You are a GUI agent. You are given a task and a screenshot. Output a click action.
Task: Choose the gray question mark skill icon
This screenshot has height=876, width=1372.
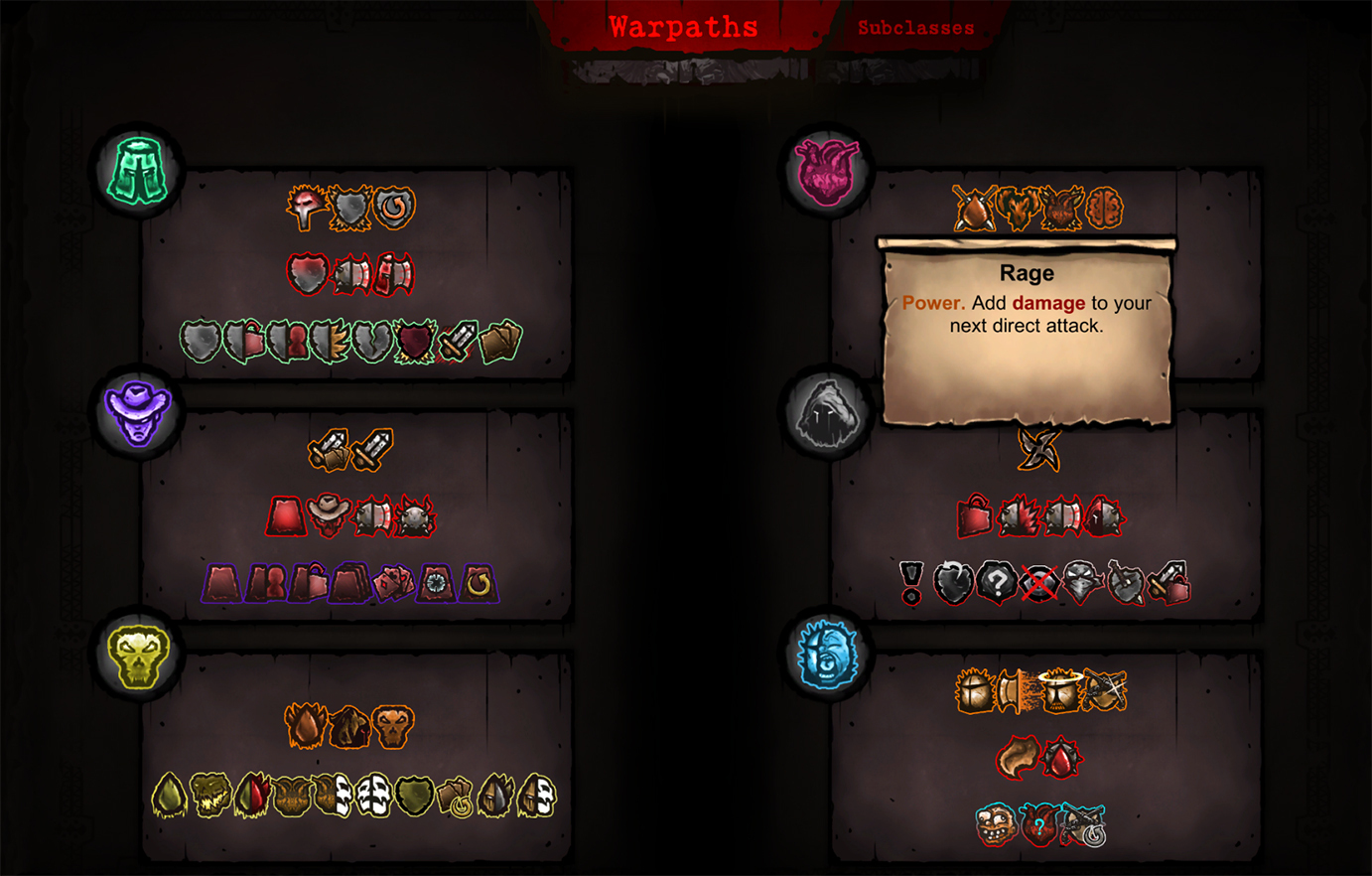point(996,582)
